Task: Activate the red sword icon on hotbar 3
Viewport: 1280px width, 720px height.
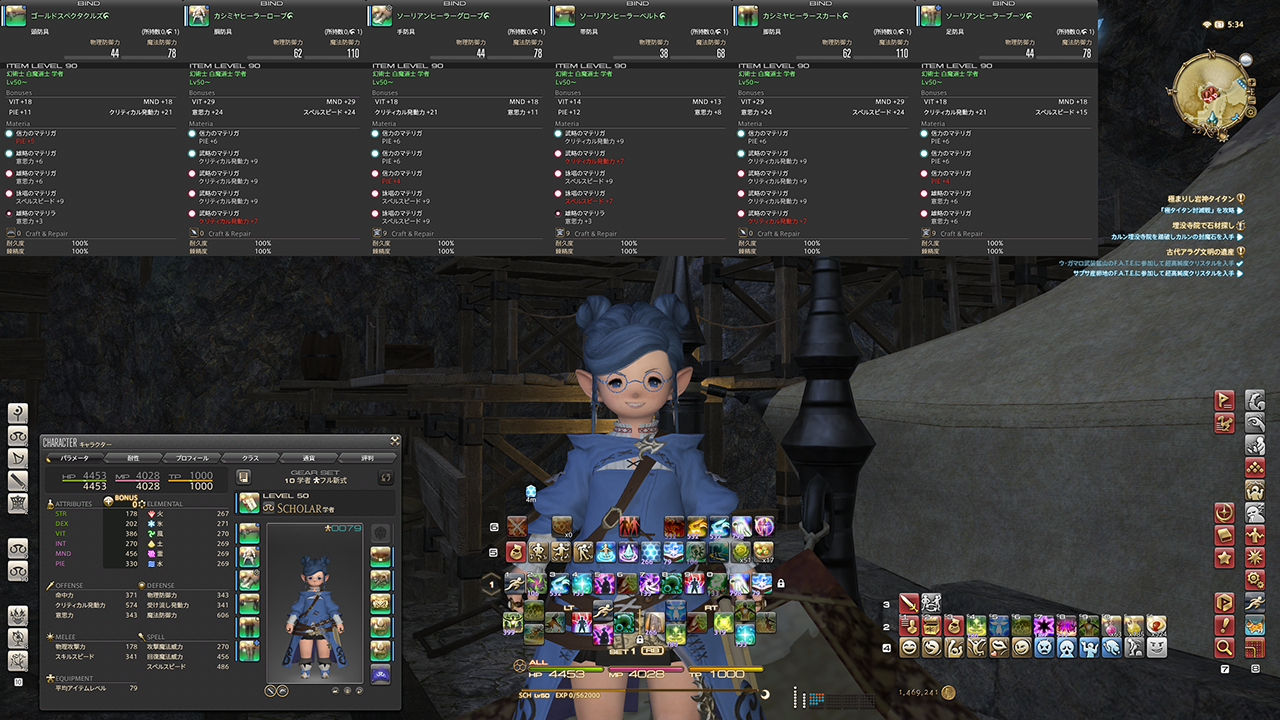Action: (908, 603)
